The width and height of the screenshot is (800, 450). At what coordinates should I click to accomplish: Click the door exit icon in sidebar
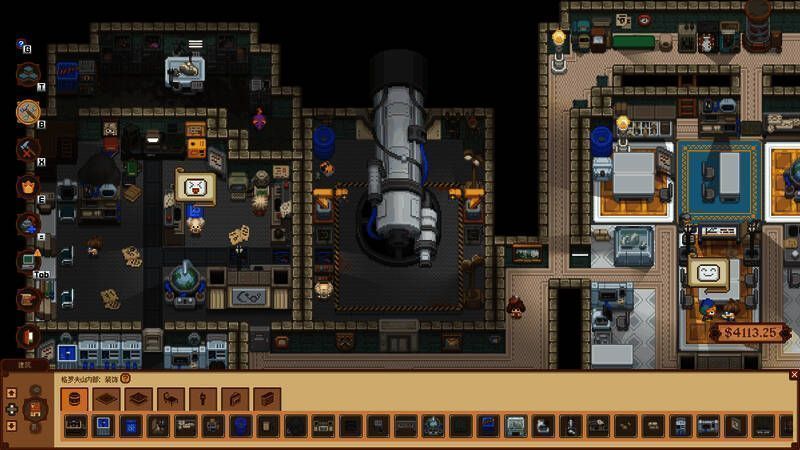[x=27, y=336]
